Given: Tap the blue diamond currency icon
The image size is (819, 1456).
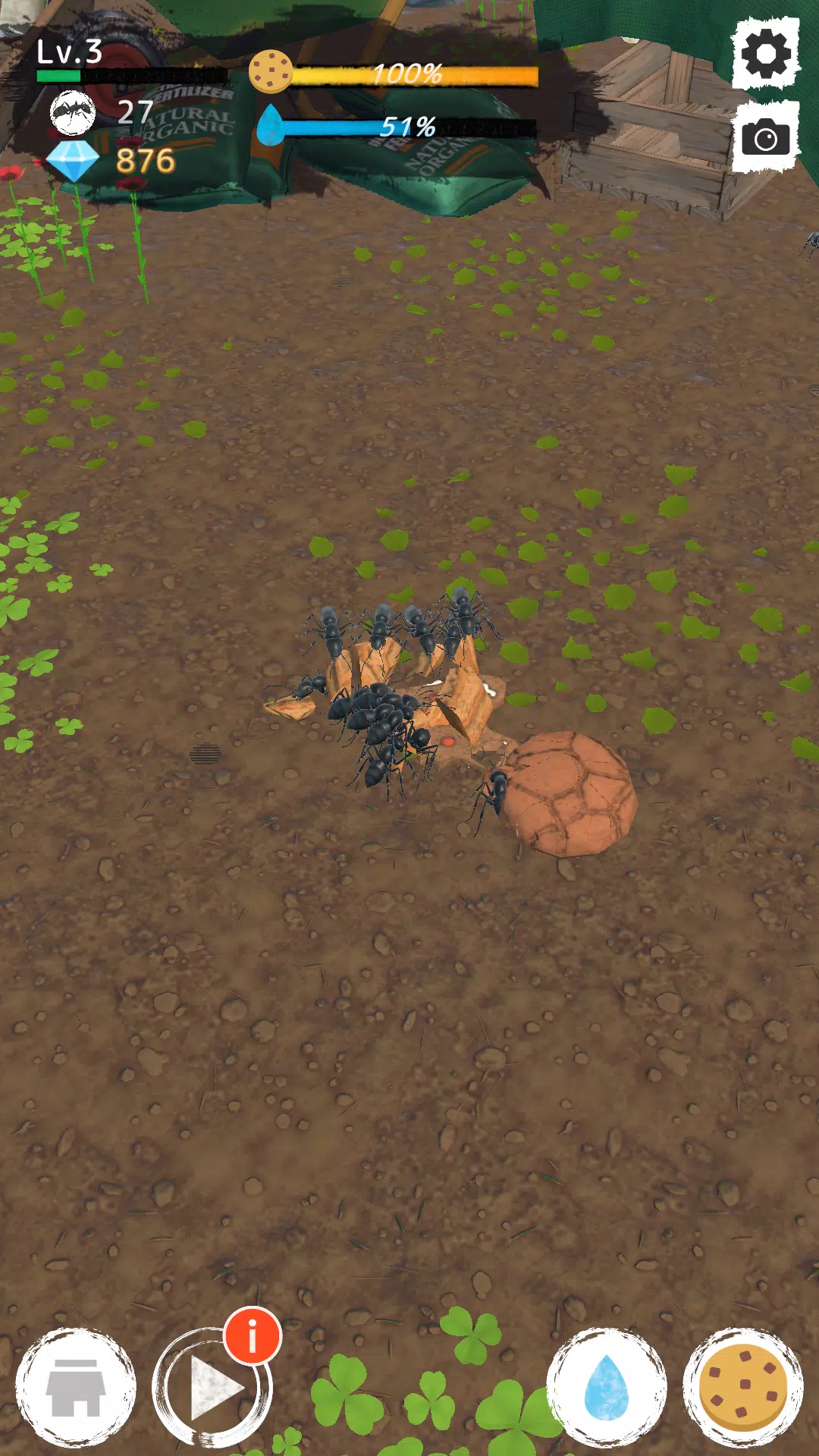Looking at the screenshot, I should click(73, 161).
